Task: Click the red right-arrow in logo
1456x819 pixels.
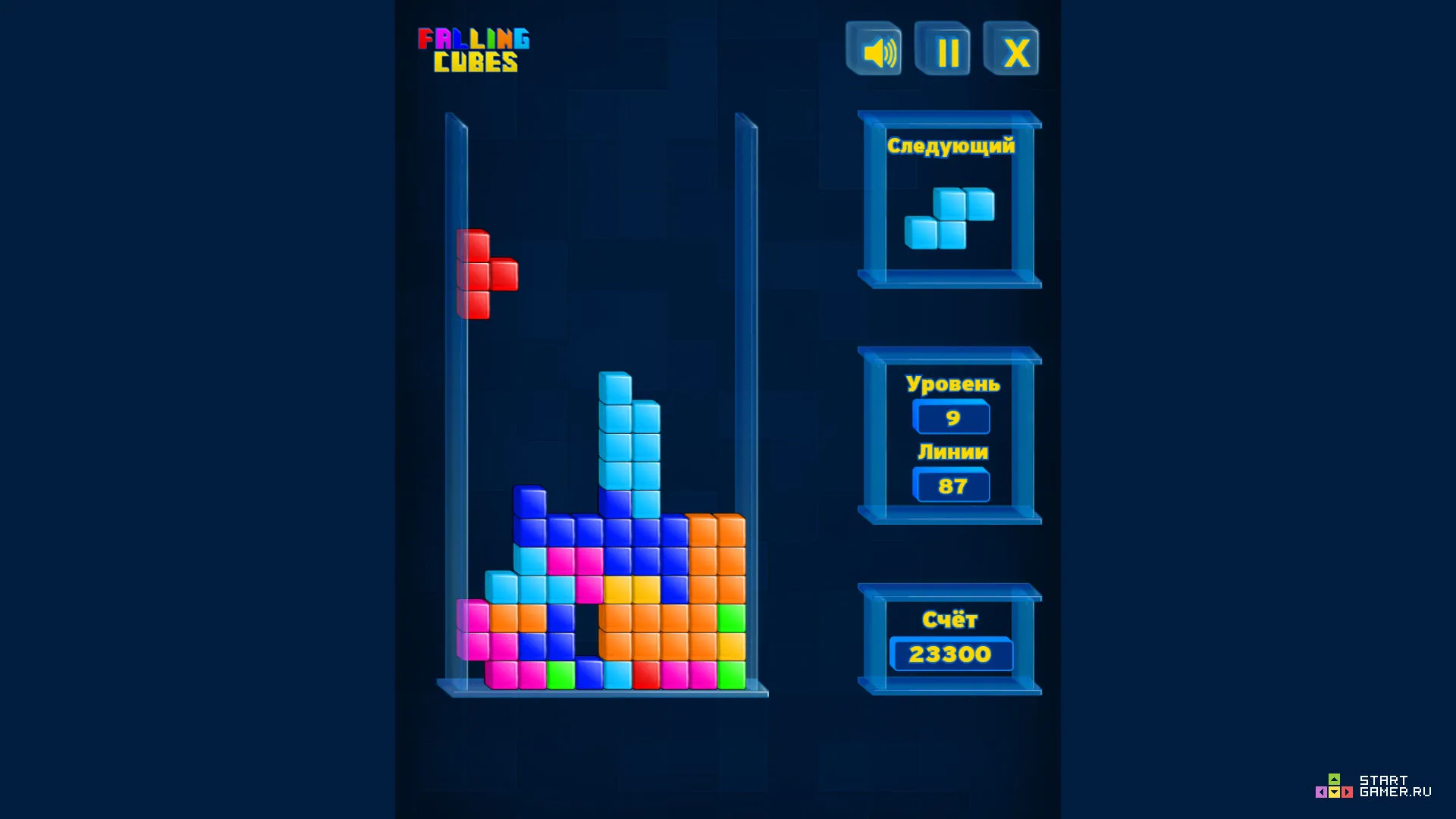Action: (x=1347, y=792)
